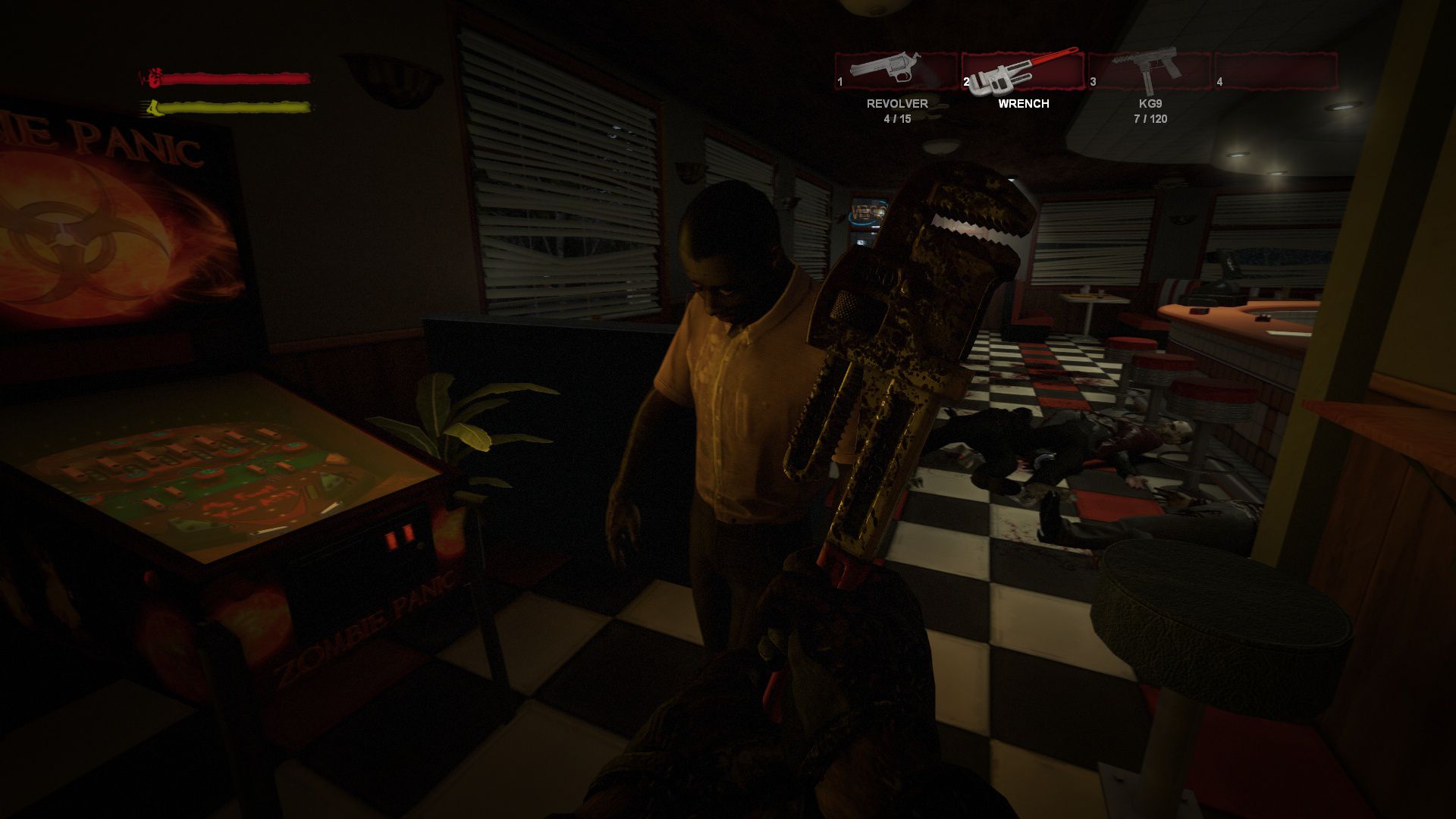Switch to the KG9 weapon slot
Viewport: 1456px width, 819px height.
(x=1150, y=72)
